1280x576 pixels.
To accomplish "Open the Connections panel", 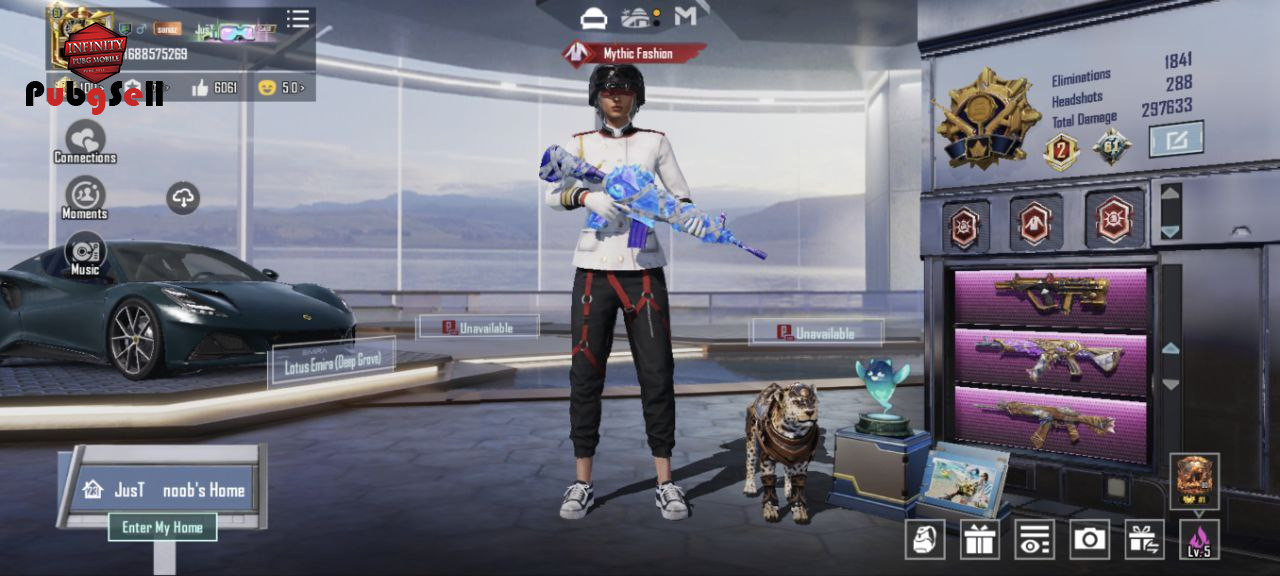I will (x=85, y=141).
